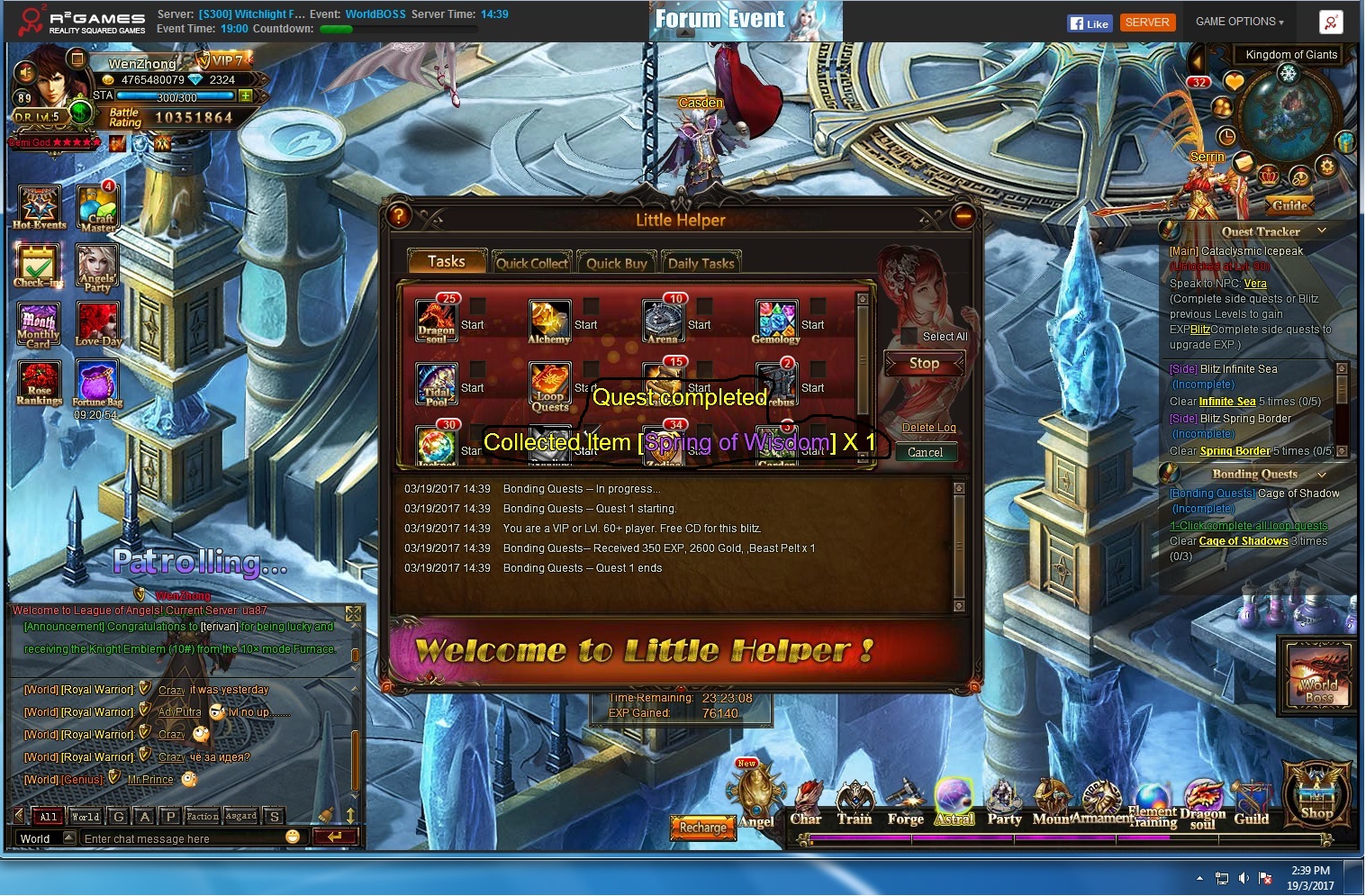Open the Guild menu
Screen dimensions: 1366x896
pos(1251,803)
